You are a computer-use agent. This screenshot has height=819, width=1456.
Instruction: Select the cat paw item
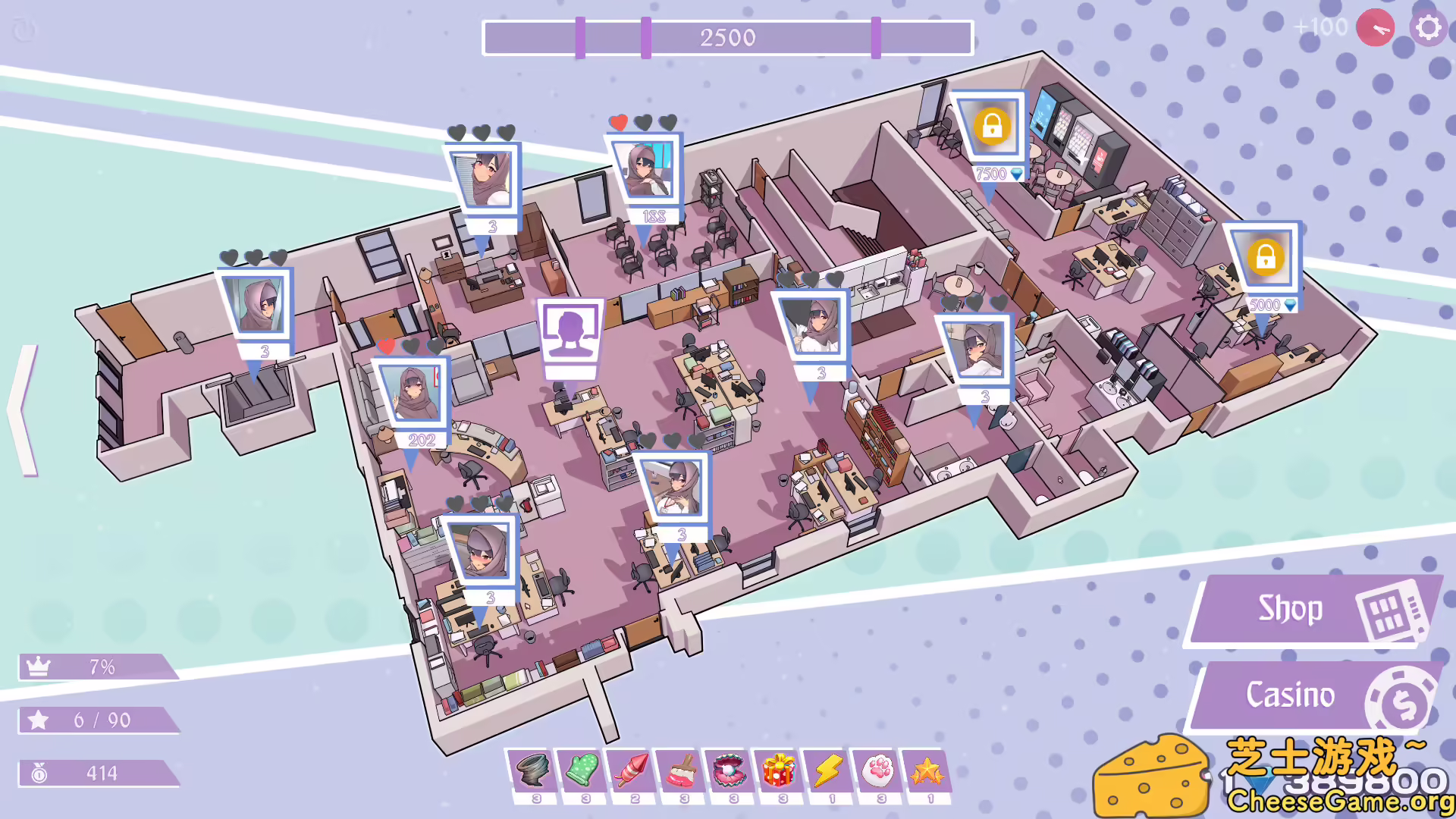click(878, 770)
